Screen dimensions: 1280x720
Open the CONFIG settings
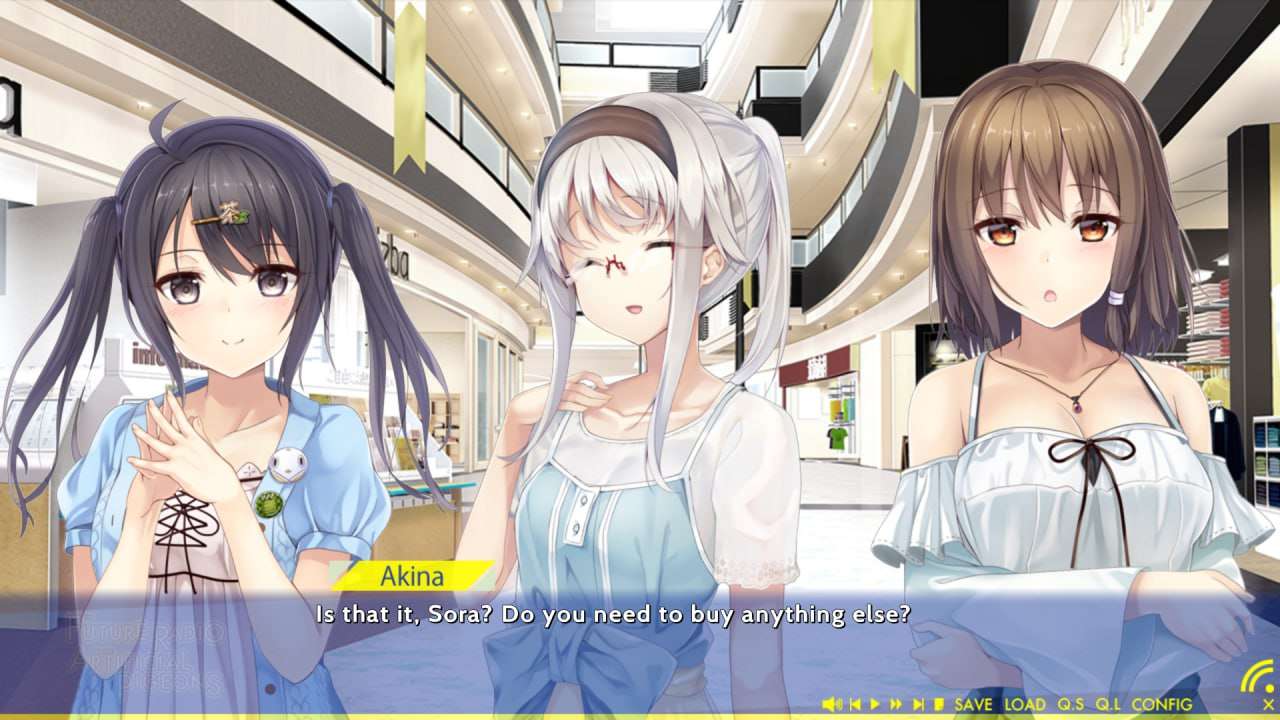click(x=1162, y=705)
